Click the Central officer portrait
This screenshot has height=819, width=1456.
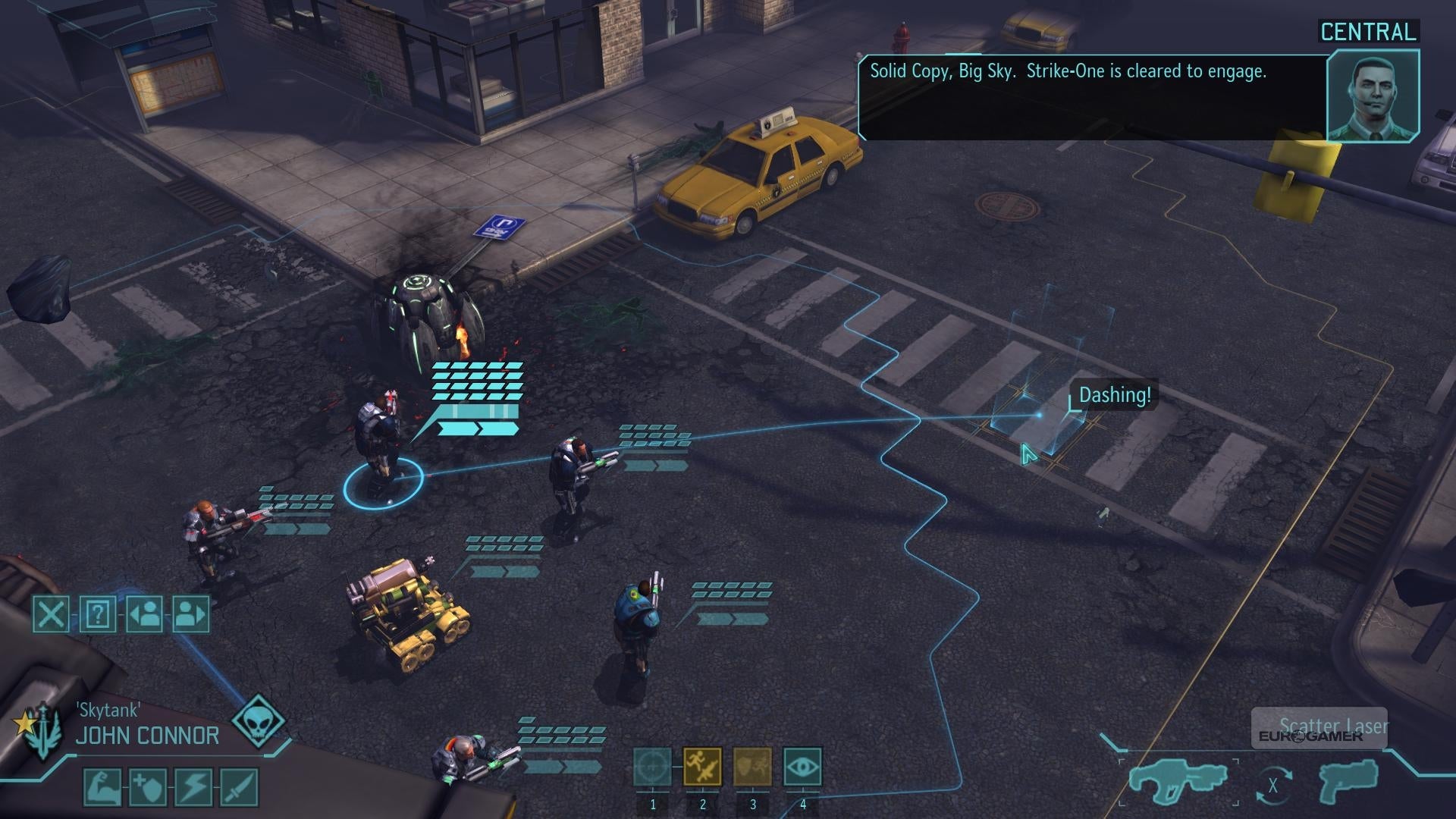1373,96
